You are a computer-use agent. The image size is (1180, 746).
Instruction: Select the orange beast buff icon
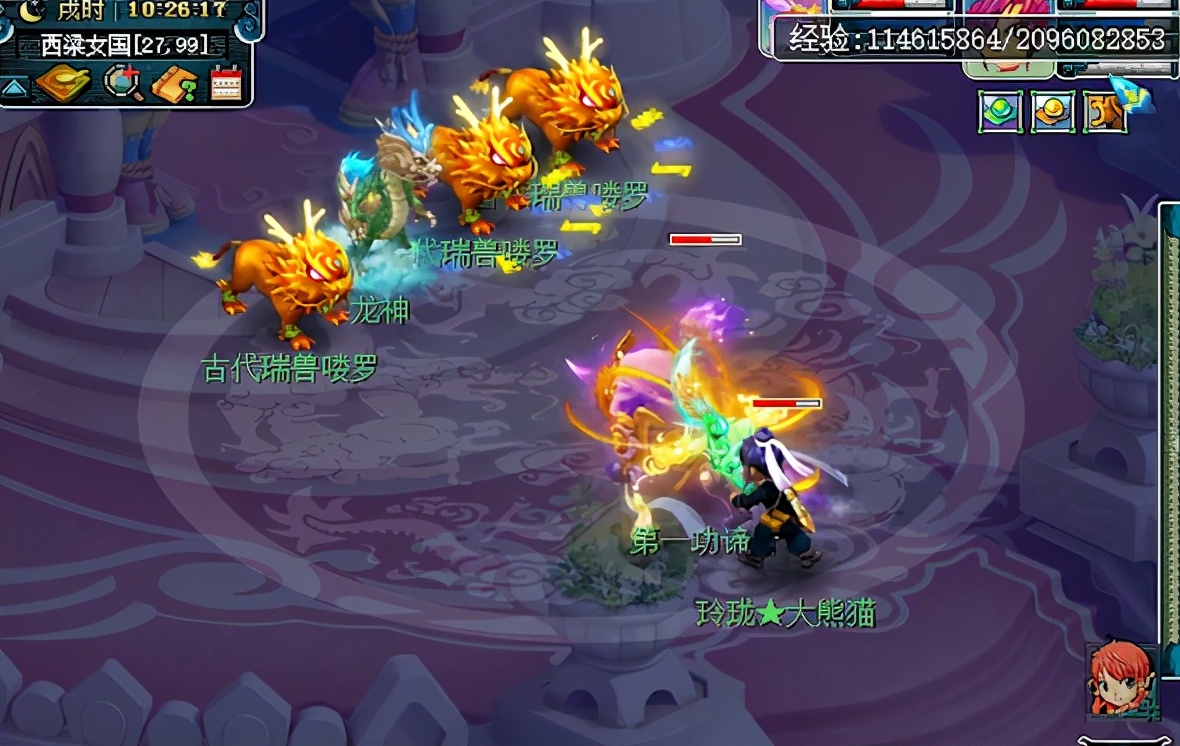point(1104,111)
